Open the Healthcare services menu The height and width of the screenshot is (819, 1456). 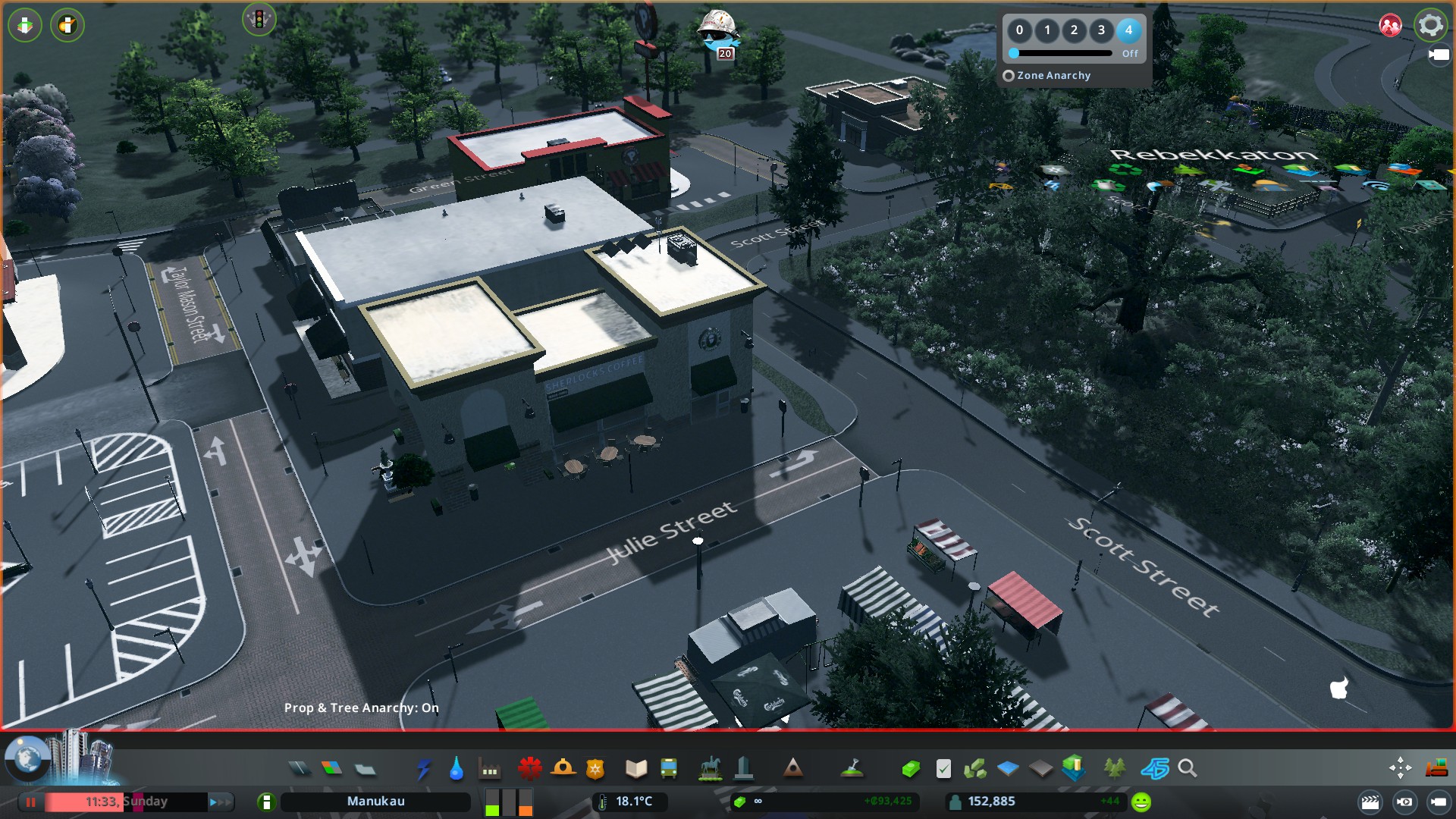tap(529, 769)
